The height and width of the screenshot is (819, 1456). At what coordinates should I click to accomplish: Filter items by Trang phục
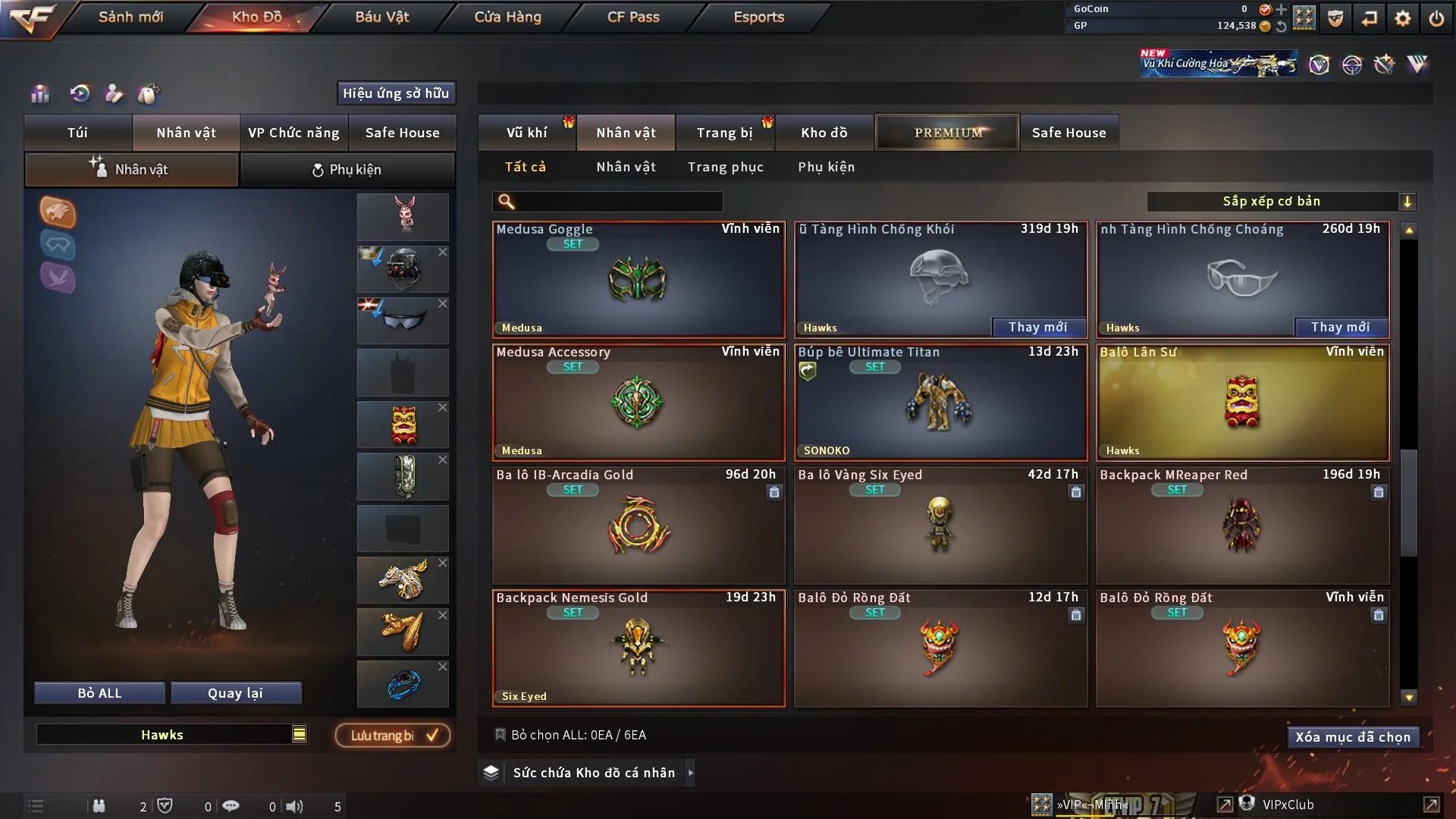(725, 167)
